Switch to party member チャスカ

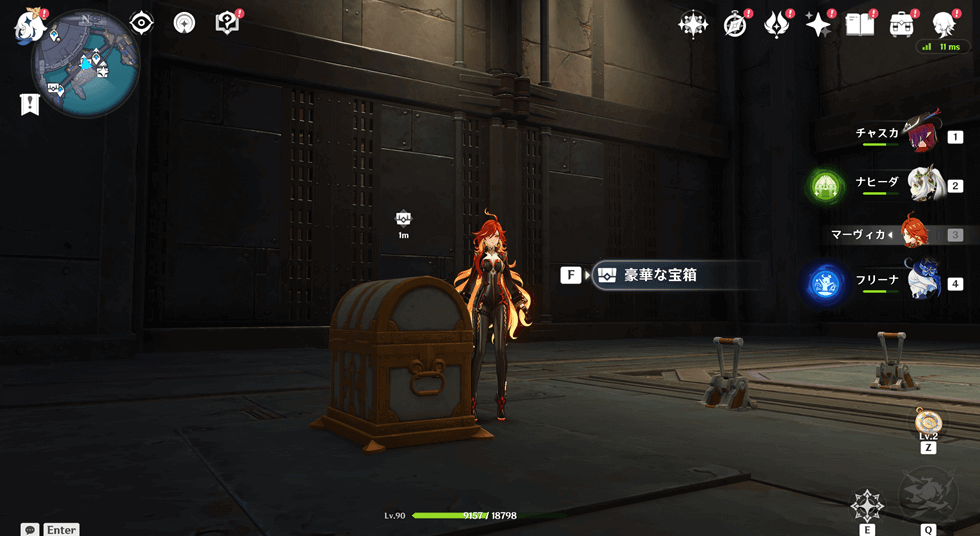tap(921, 134)
